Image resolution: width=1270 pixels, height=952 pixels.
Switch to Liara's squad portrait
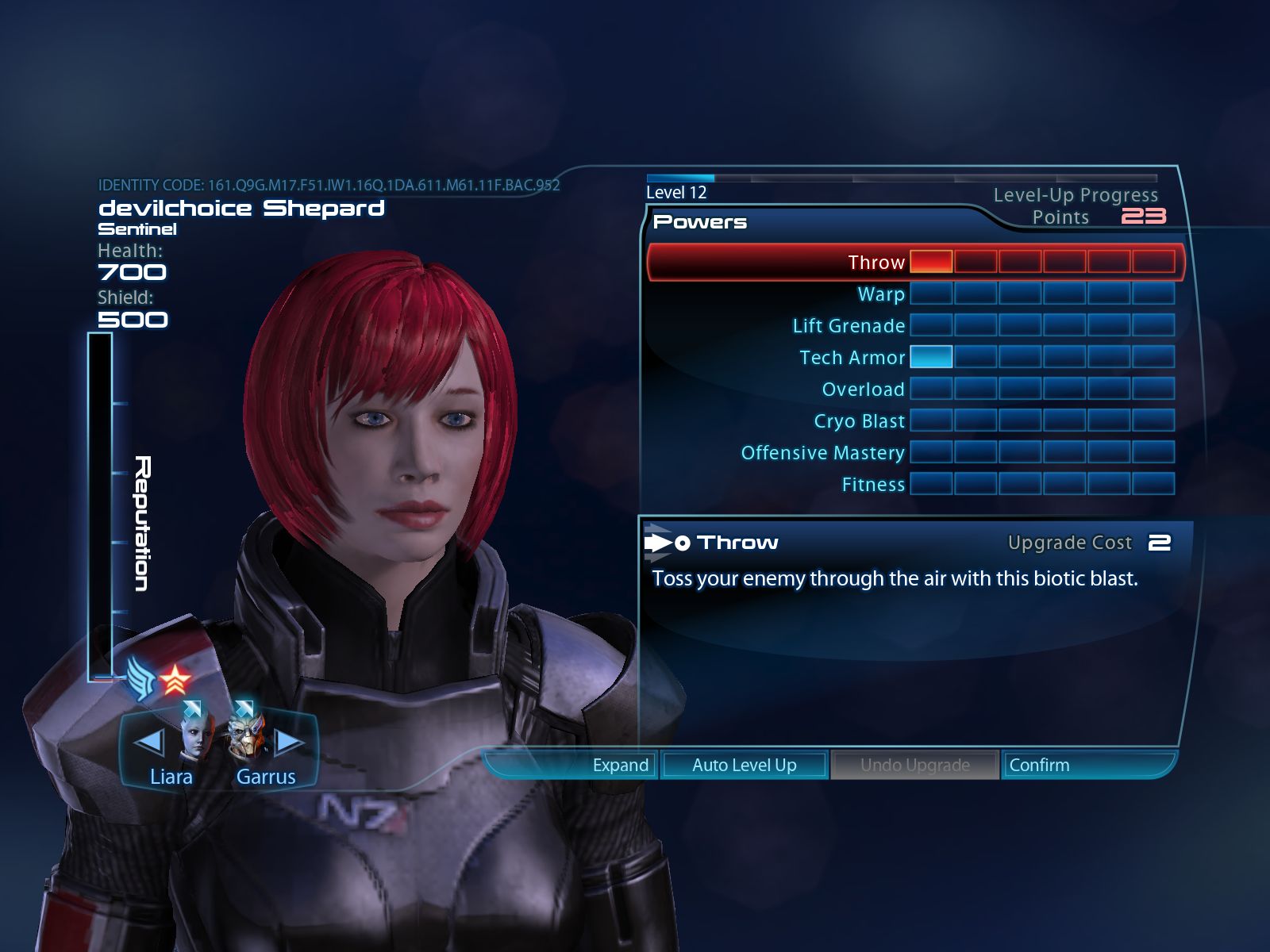tap(195, 734)
